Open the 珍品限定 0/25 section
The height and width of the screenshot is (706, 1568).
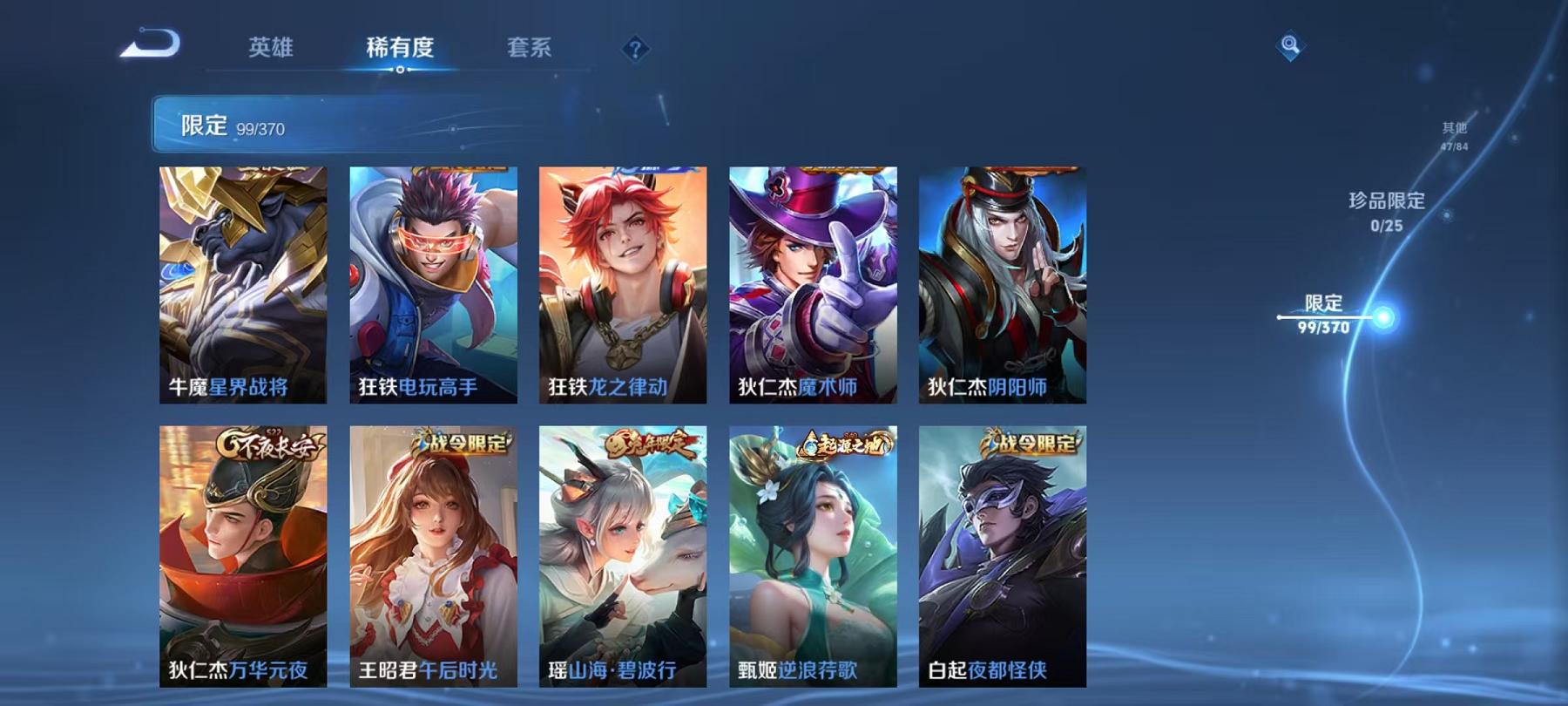click(x=1384, y=211)
